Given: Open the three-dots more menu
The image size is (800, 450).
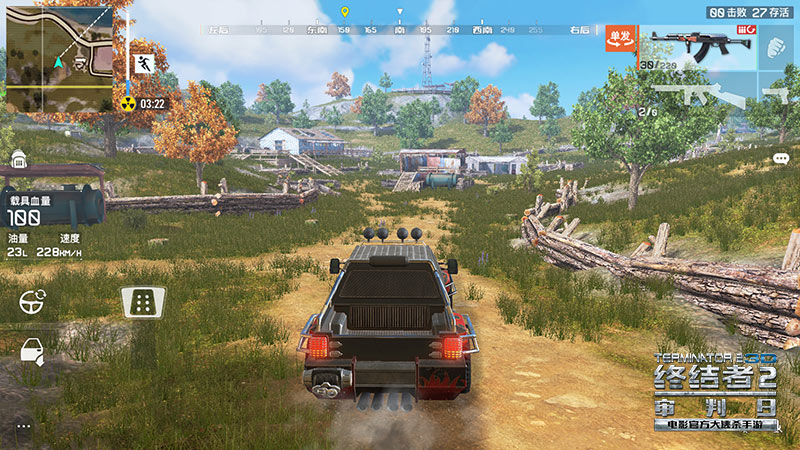Looking at the screenshot, I should pyautogui.click(x=22, y=426).
